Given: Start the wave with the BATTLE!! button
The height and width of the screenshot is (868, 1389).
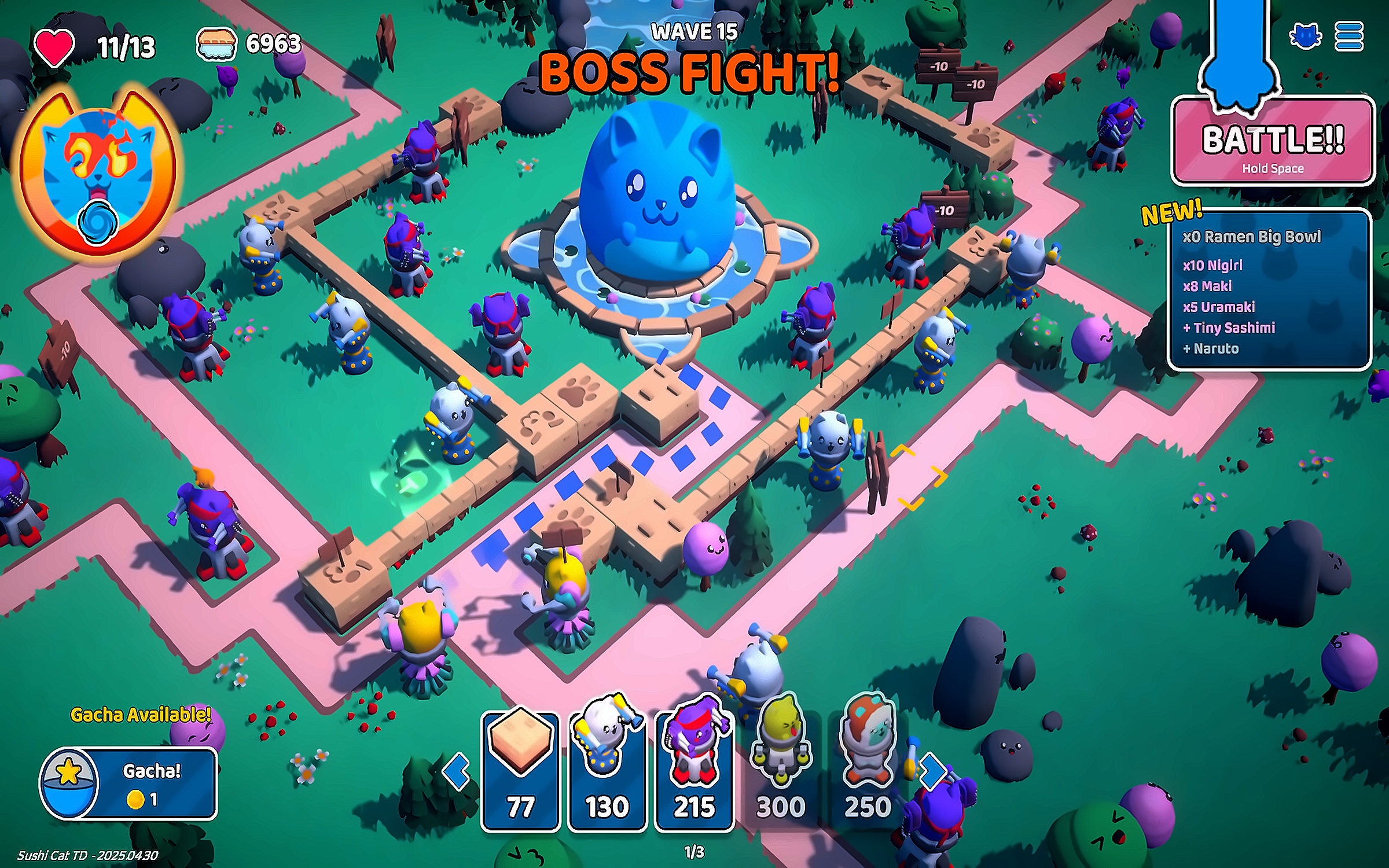Looking at the screenshot, I should point(1273,142).
